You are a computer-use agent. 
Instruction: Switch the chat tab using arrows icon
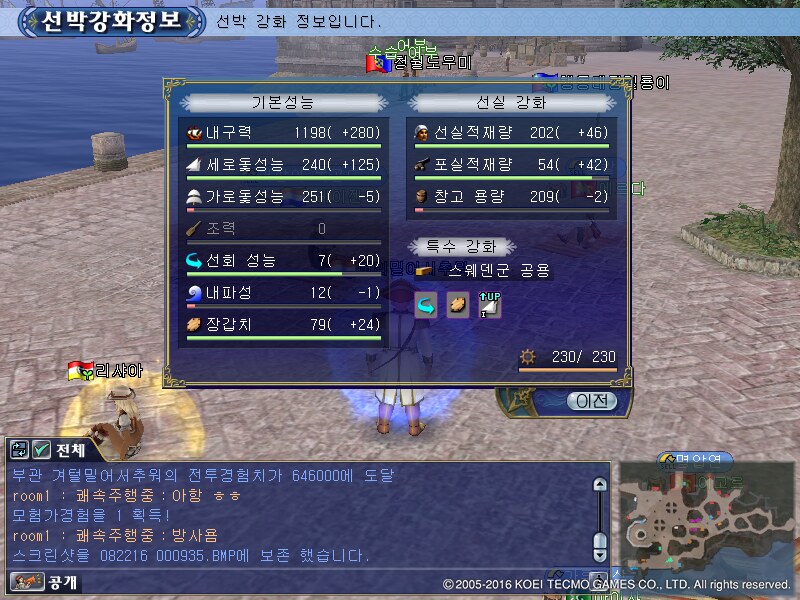20,450
